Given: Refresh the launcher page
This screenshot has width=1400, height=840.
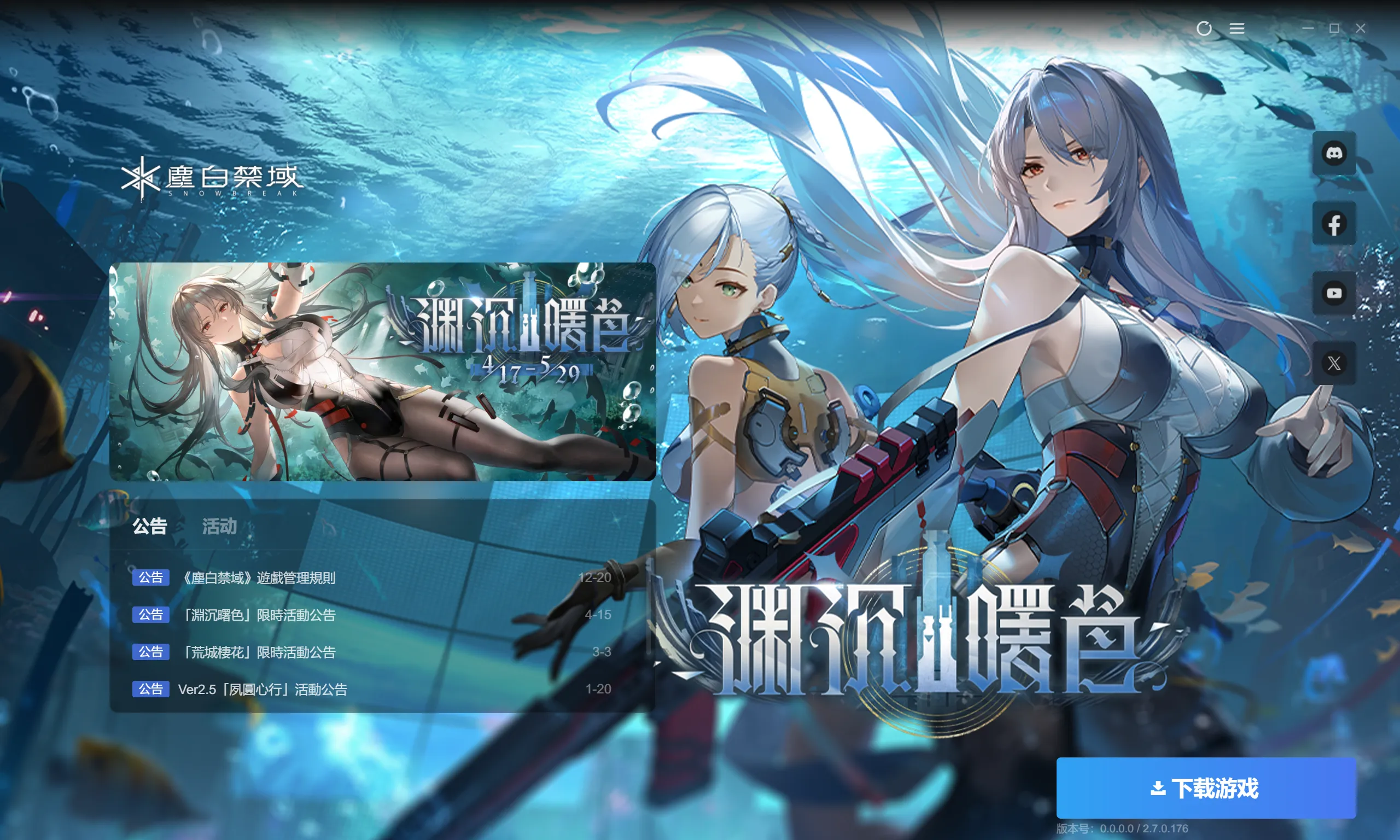Looking at the screenshot, I should pyautogui.click(x=1204, y=28).
